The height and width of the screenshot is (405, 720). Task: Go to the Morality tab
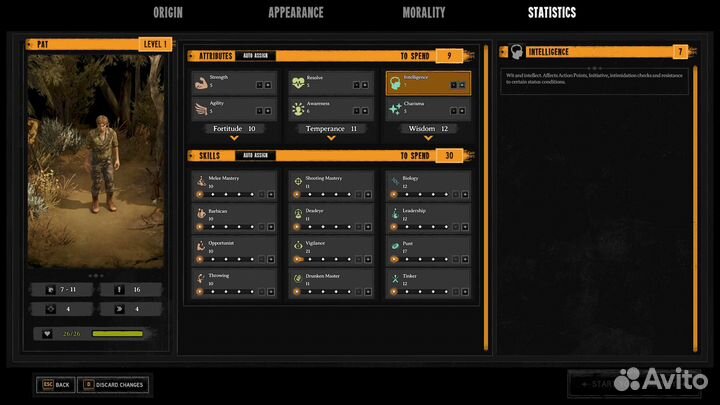point(423,13)
